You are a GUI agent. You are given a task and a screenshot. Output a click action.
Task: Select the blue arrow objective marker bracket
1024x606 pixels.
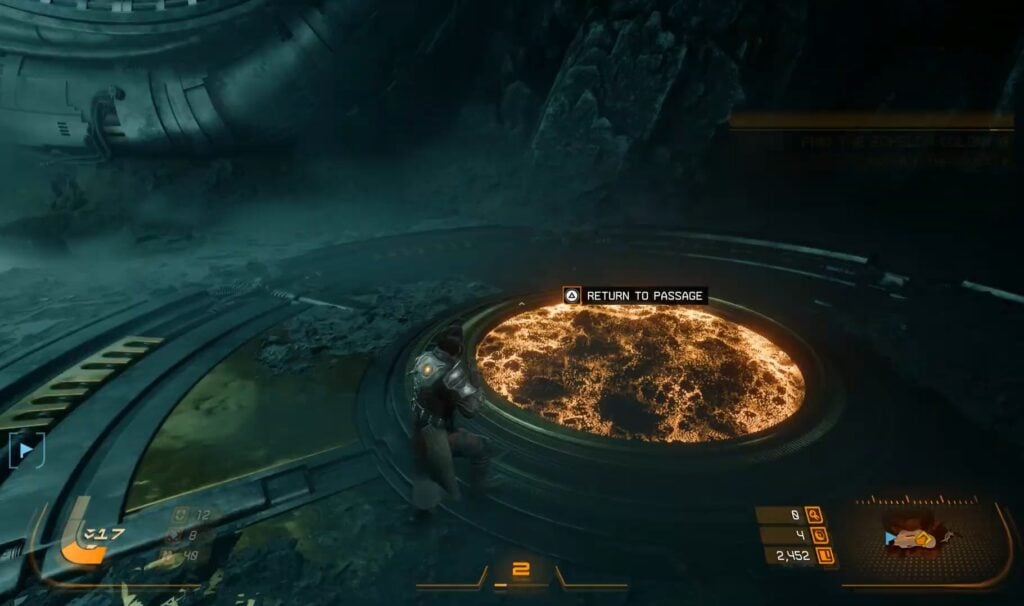(x=25, y=450)
